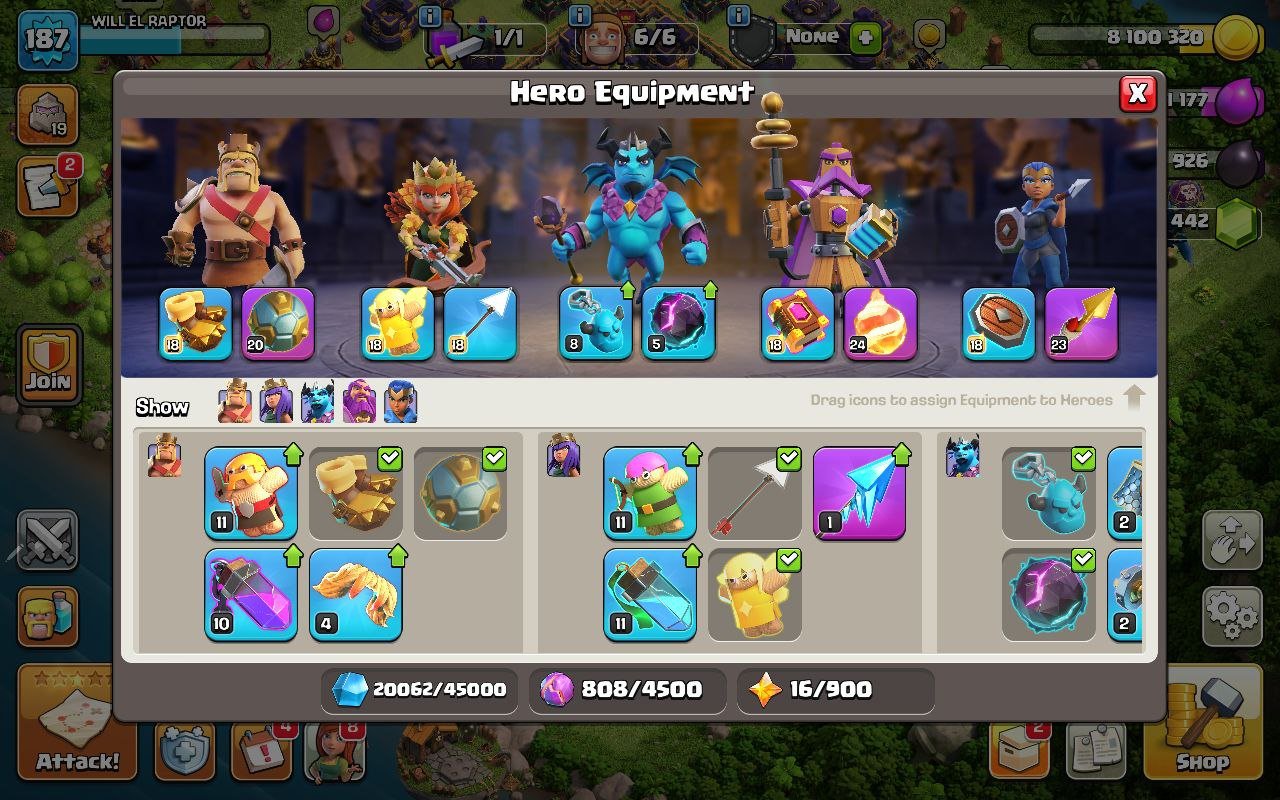Toggle the Barbarian King filter in the Show row
The width and height of the screenshot is (1280, 800).
(x=233, y=403)
